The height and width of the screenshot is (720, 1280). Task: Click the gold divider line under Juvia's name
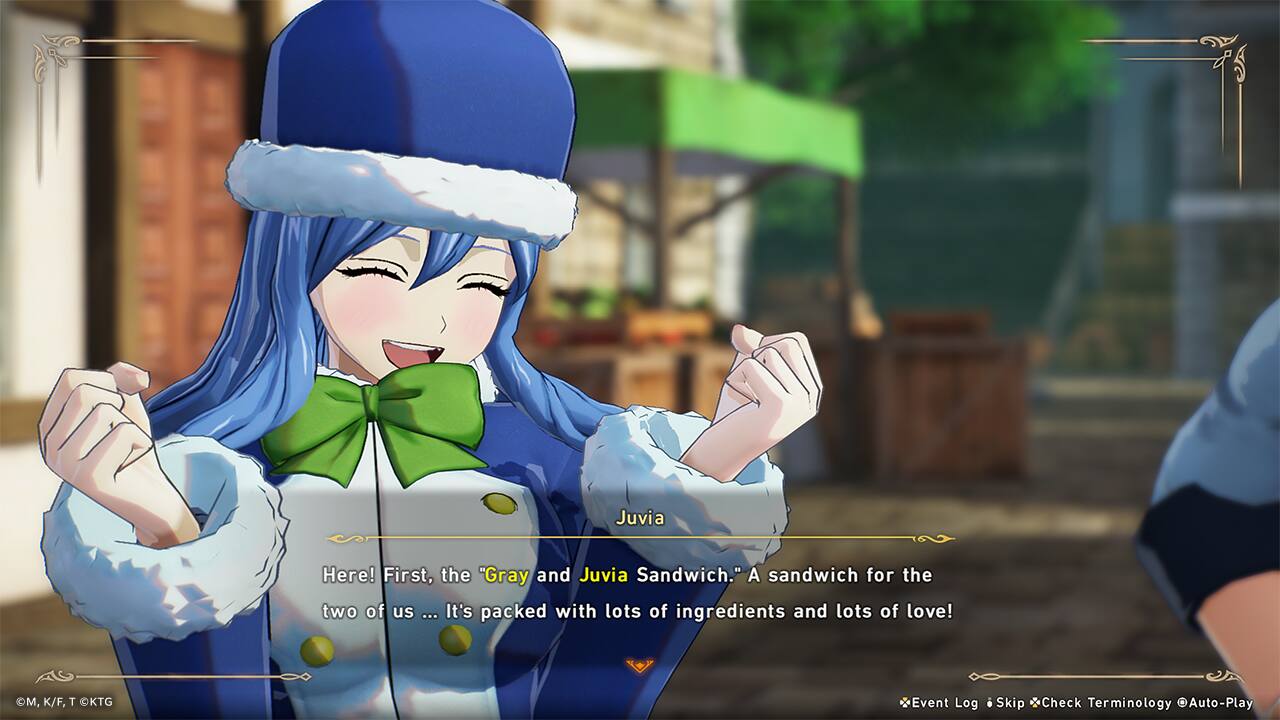point(639,541)
